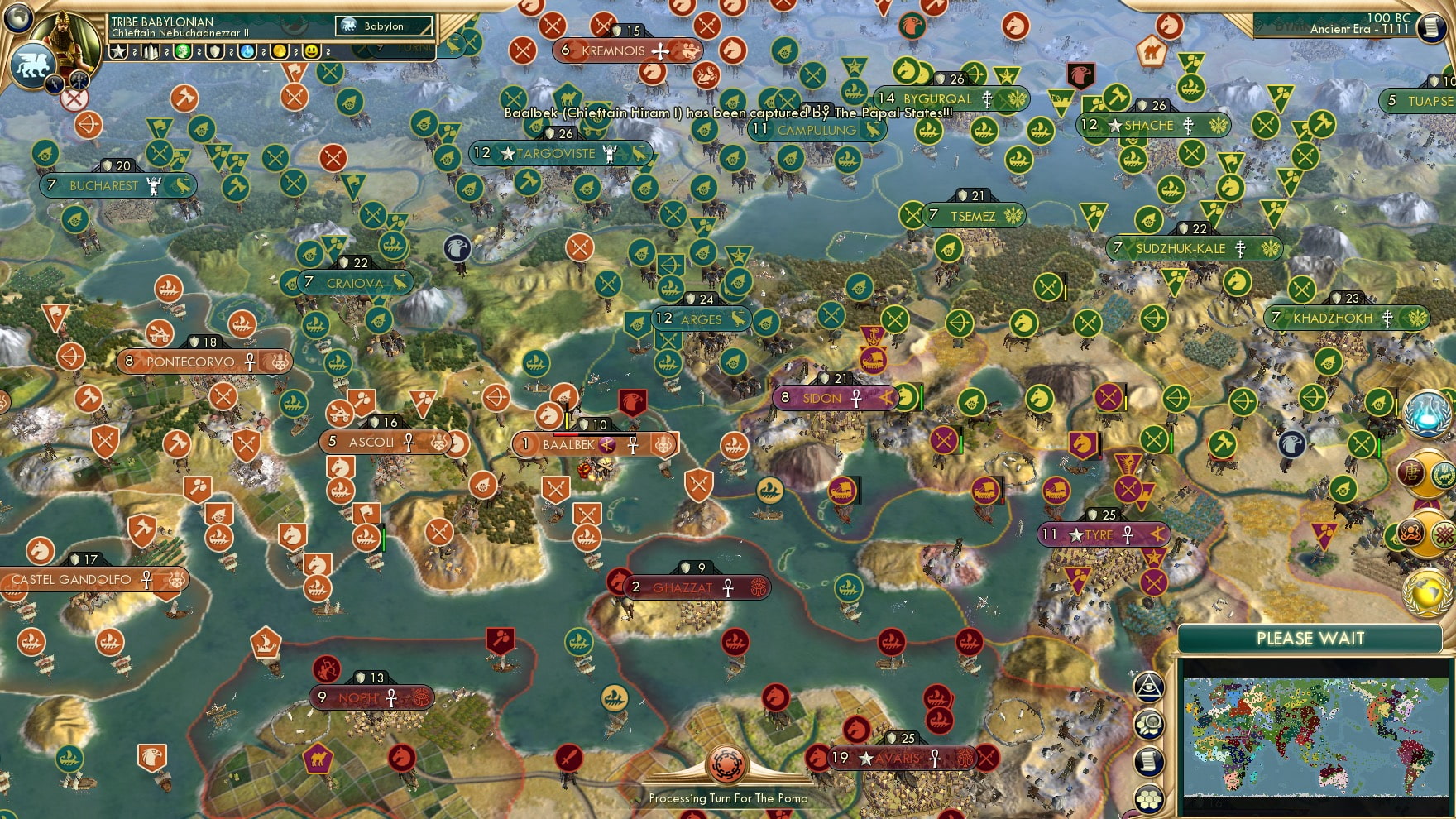
Task: Click on the world minimap
Action: pyautogui.click(x=1315, y=736)
